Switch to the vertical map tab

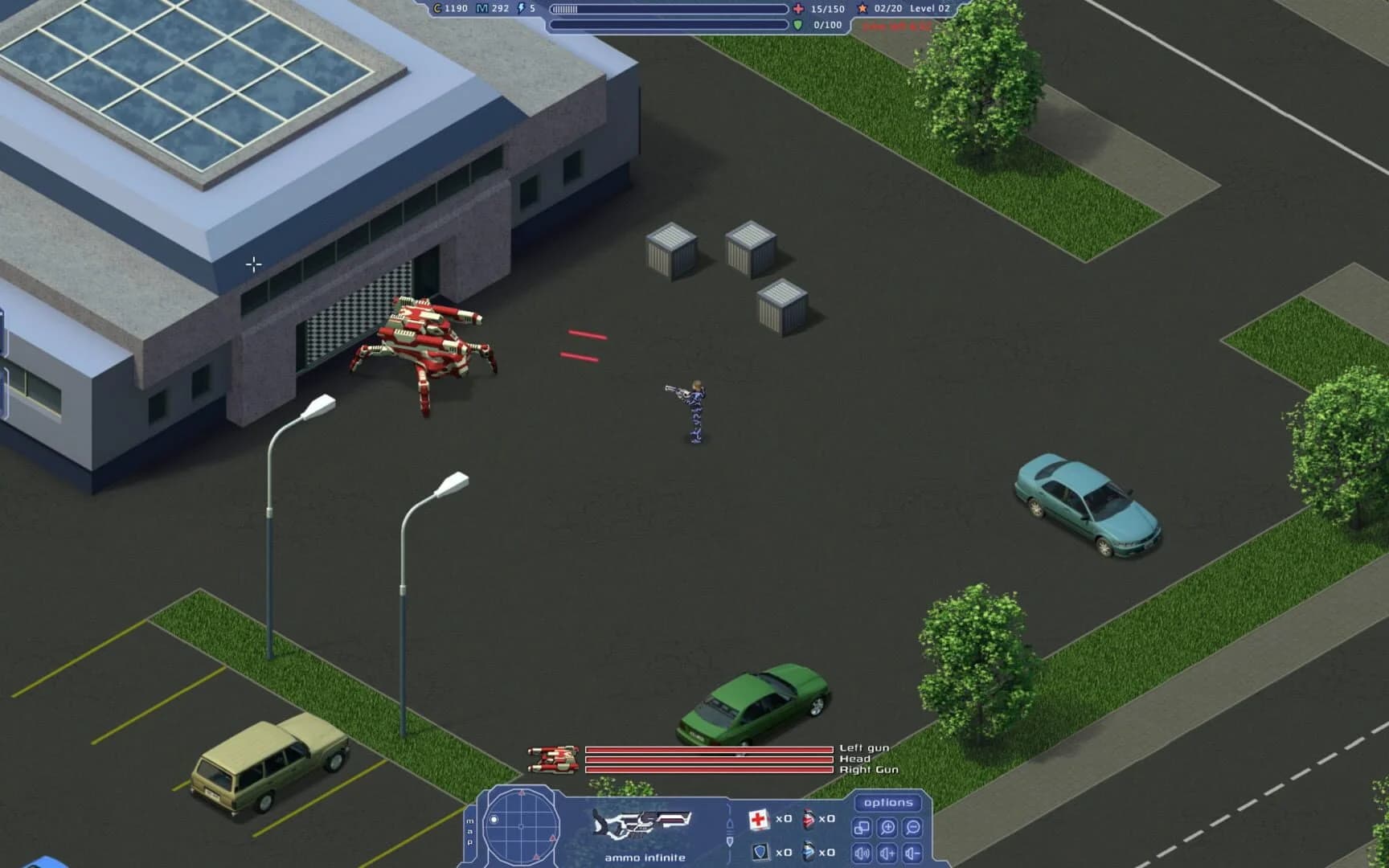[469, 832]
